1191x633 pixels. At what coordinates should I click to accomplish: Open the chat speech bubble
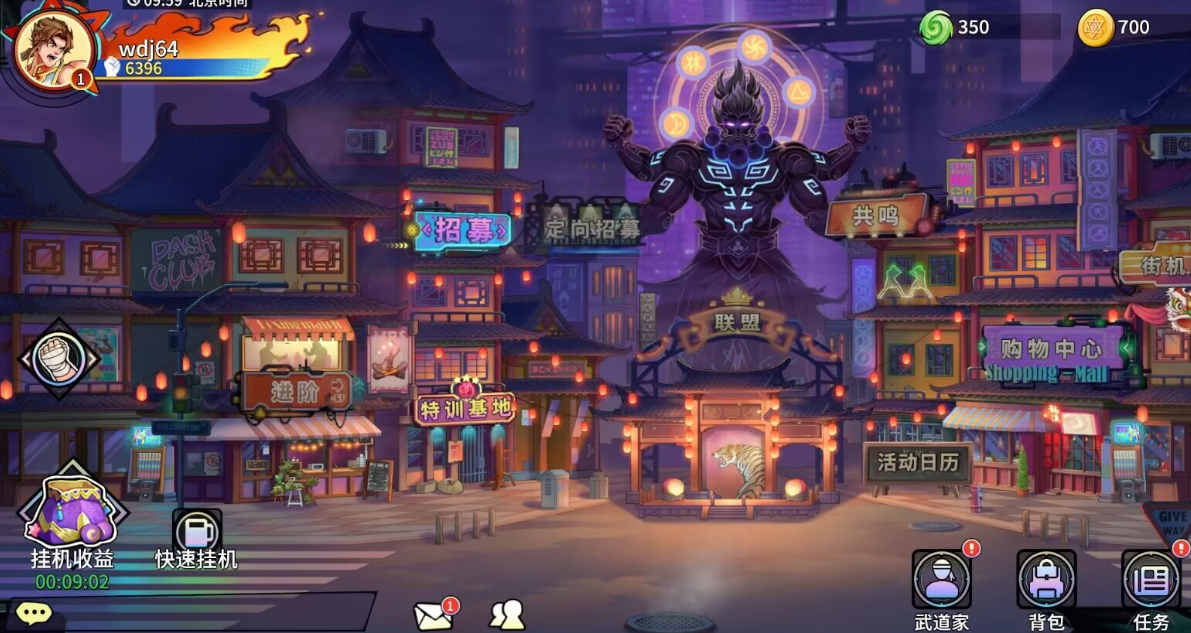pyautogui.click(x=33, y=614)
